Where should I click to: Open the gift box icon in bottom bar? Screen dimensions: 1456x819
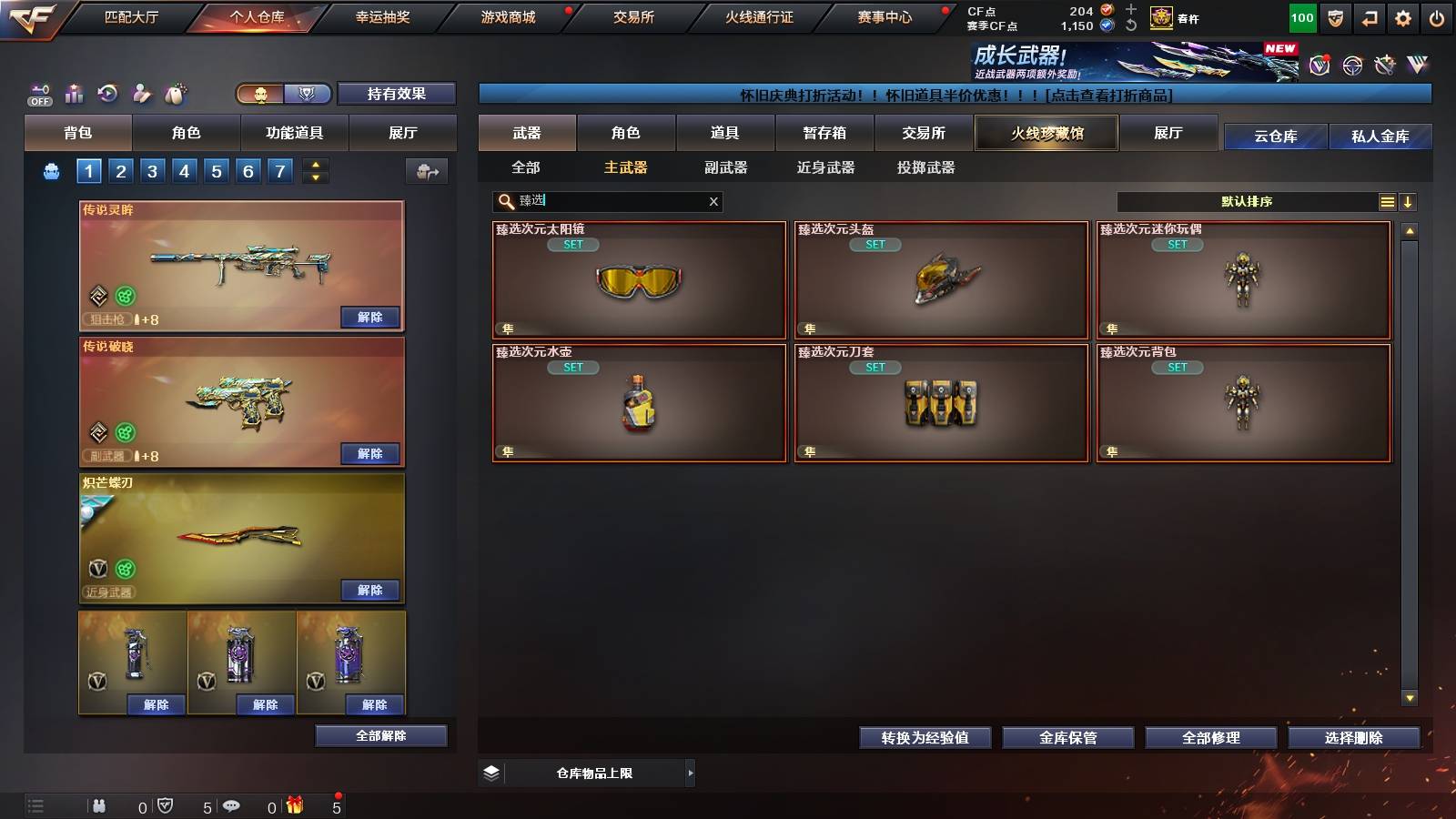point(293,804)
